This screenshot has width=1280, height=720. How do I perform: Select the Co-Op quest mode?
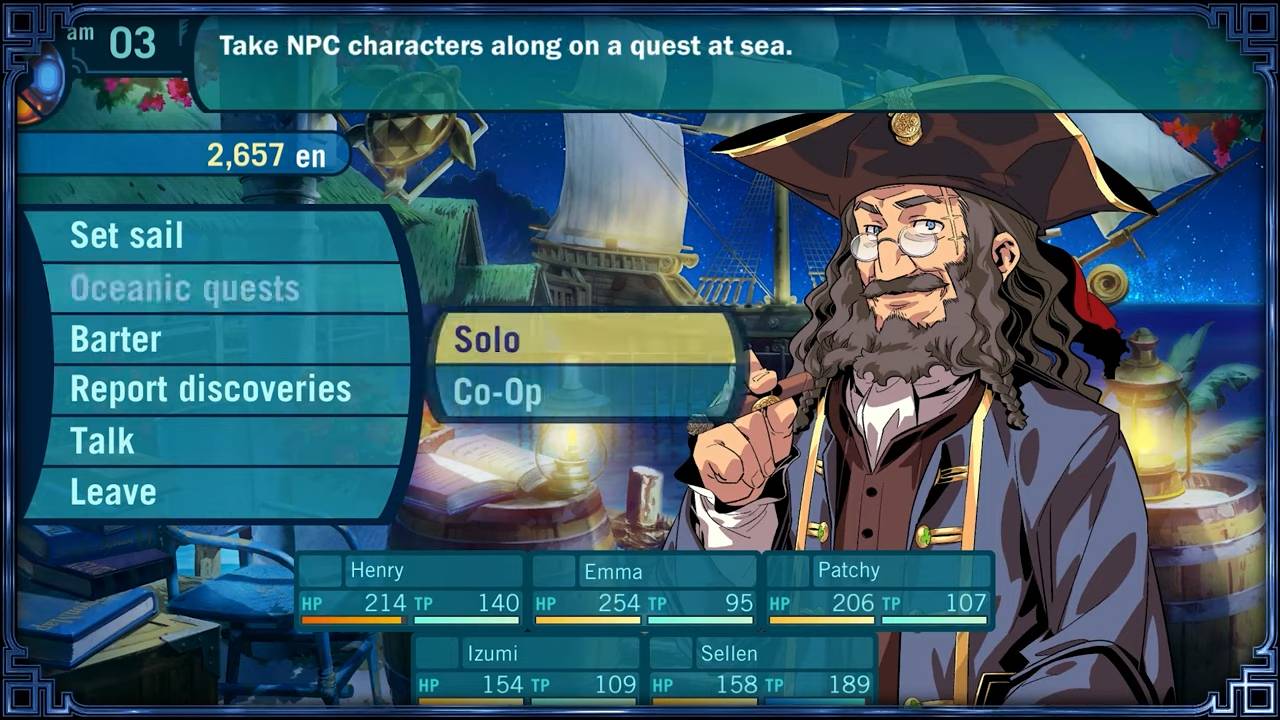[500, 393]
